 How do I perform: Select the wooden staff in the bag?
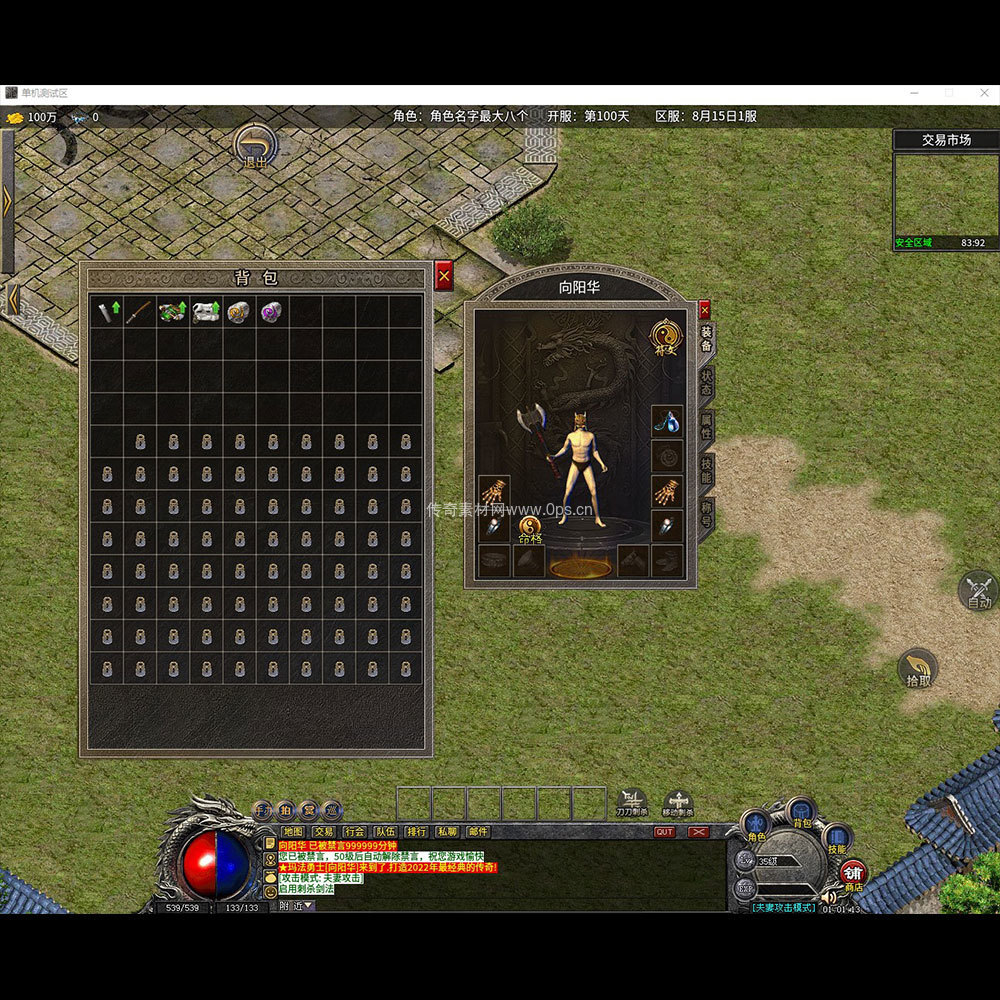click(x=140, y=311)
